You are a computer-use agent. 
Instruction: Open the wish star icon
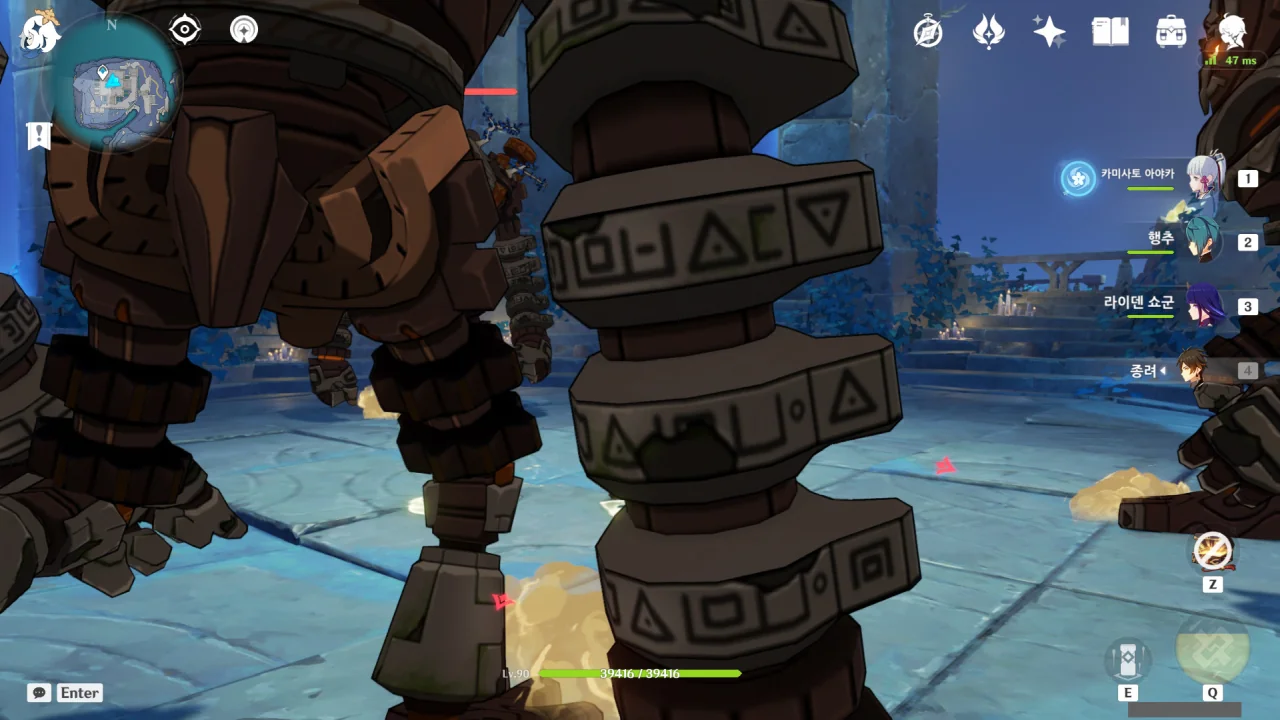[1049, 32]
